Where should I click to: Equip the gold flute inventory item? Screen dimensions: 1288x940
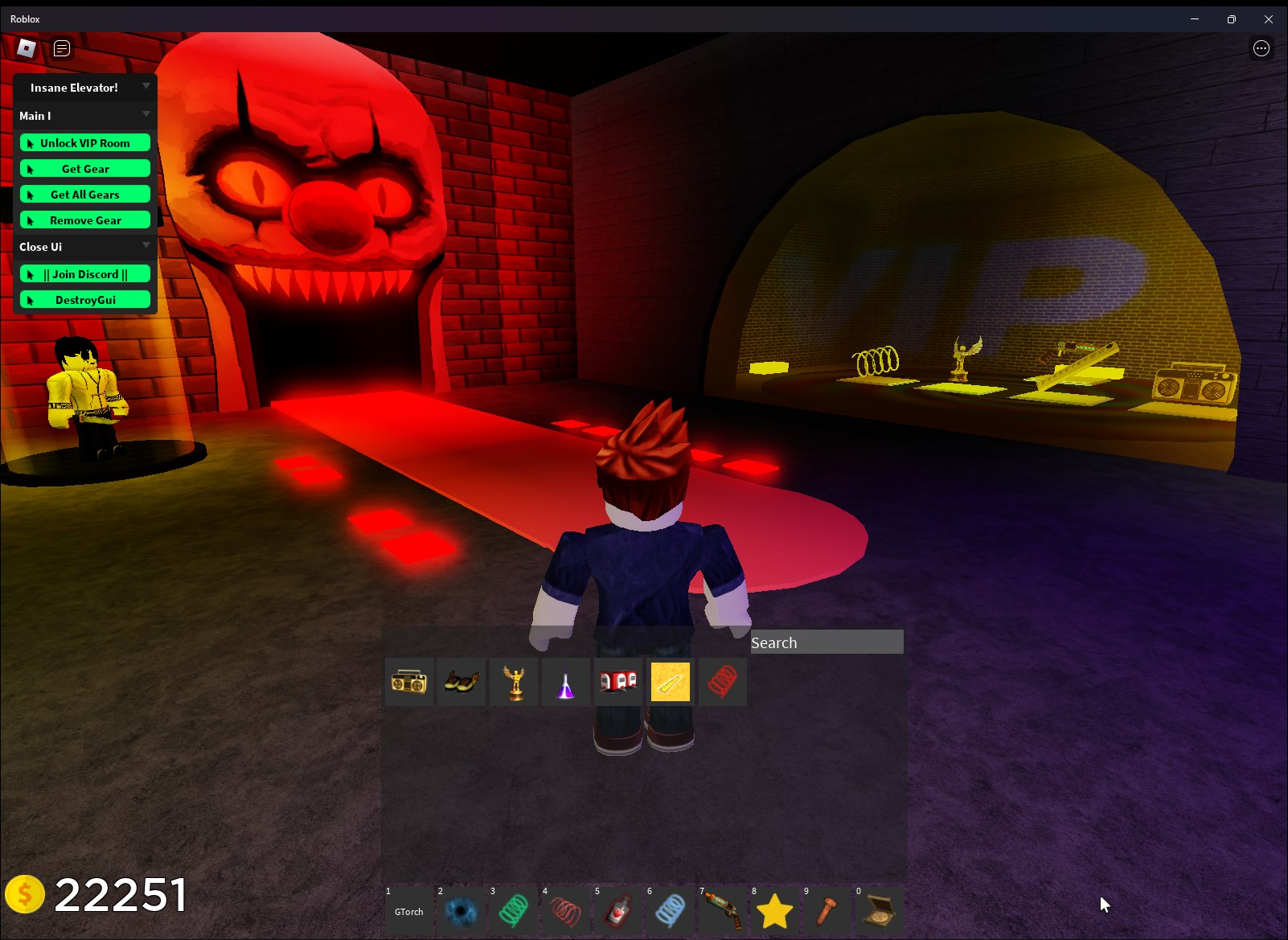point(670,681)
